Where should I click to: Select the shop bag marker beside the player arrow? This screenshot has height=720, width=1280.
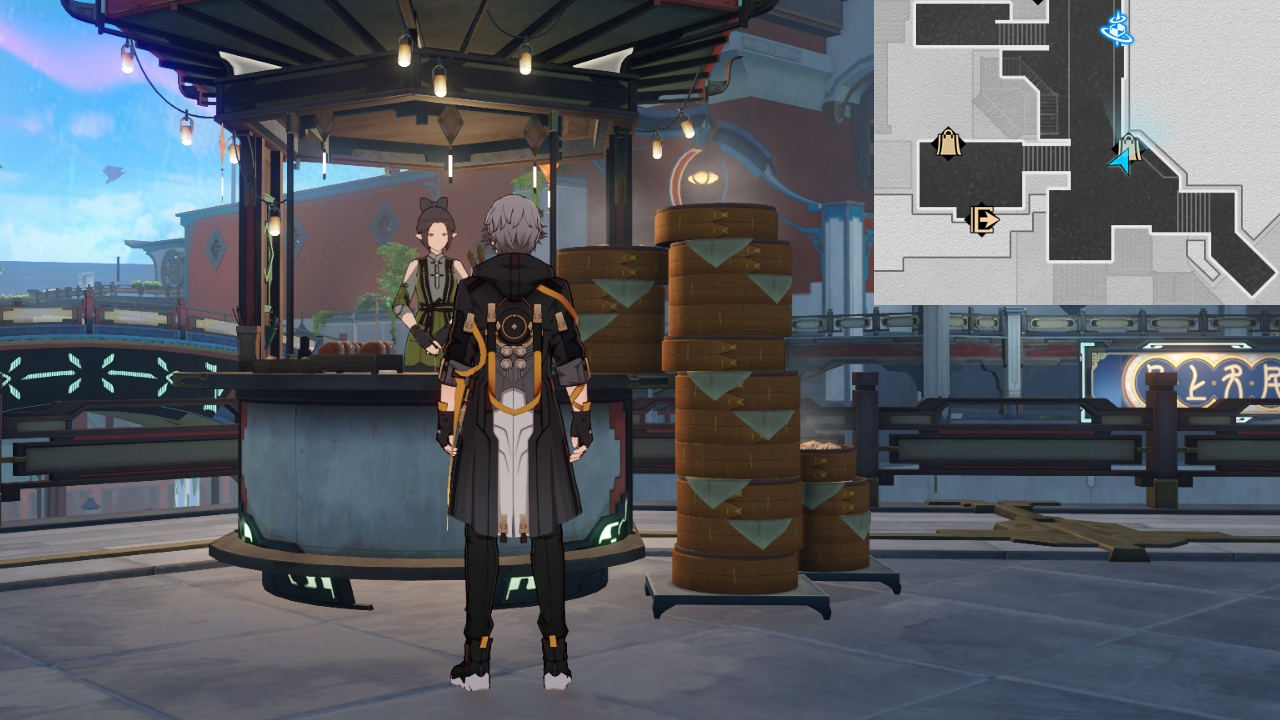[1131, 146]
